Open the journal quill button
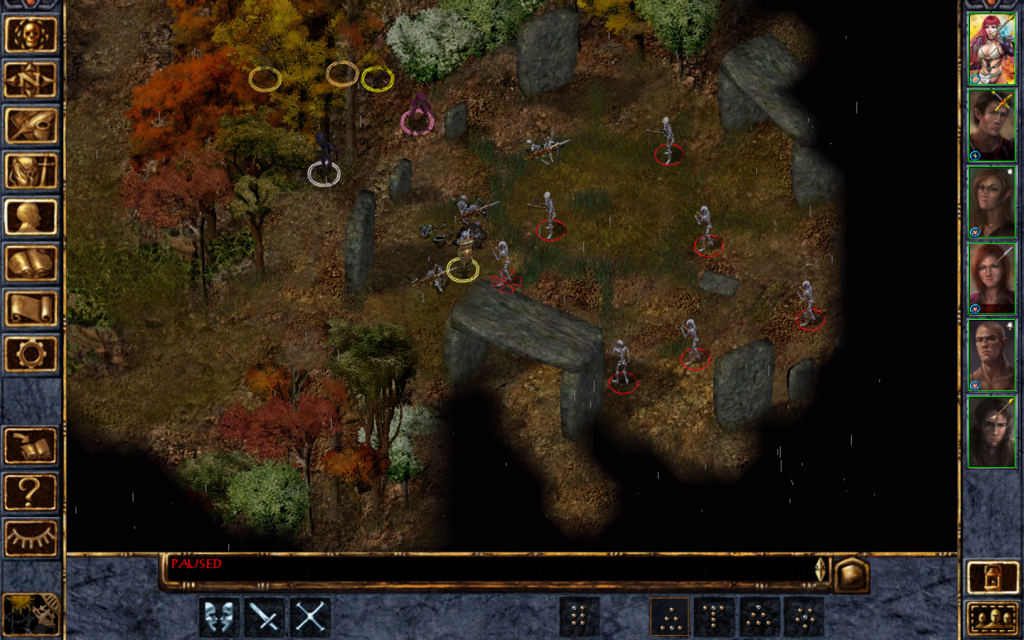 (x=31, y=125)
